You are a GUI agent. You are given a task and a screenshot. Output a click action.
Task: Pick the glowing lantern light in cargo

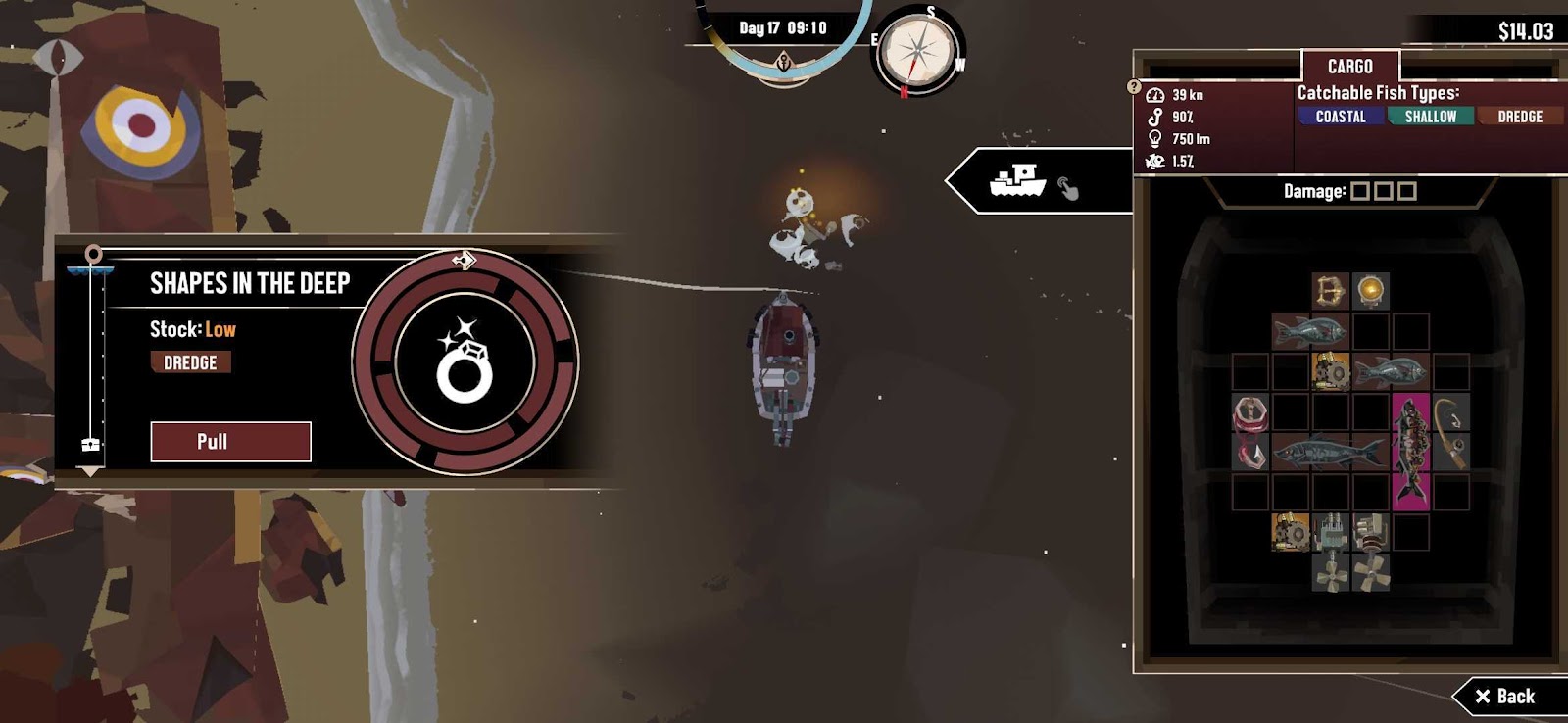(1370, 291)
